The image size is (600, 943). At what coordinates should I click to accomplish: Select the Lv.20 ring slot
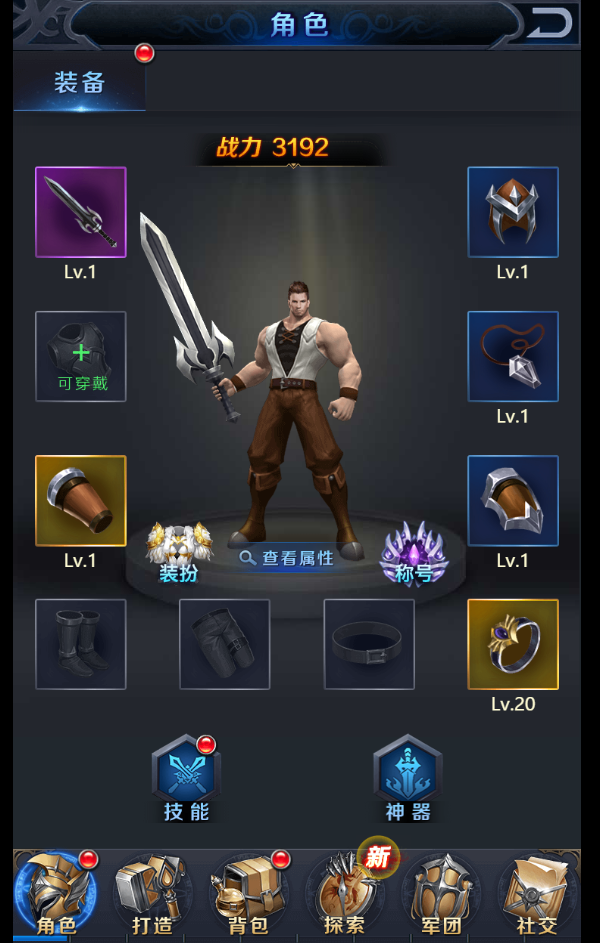(513, 644)
